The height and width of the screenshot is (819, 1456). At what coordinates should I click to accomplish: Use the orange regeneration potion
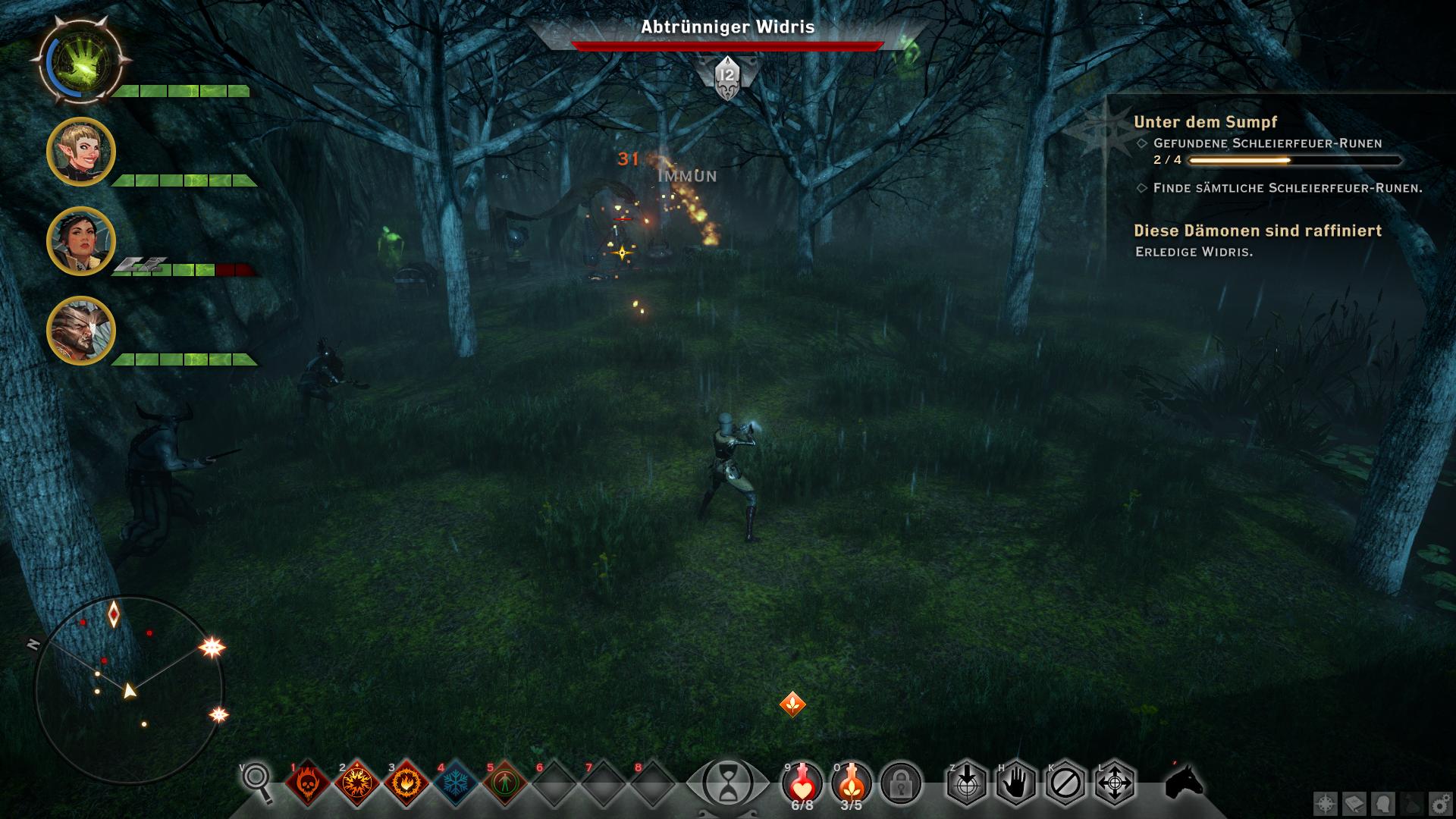click(x=852, y=783)
